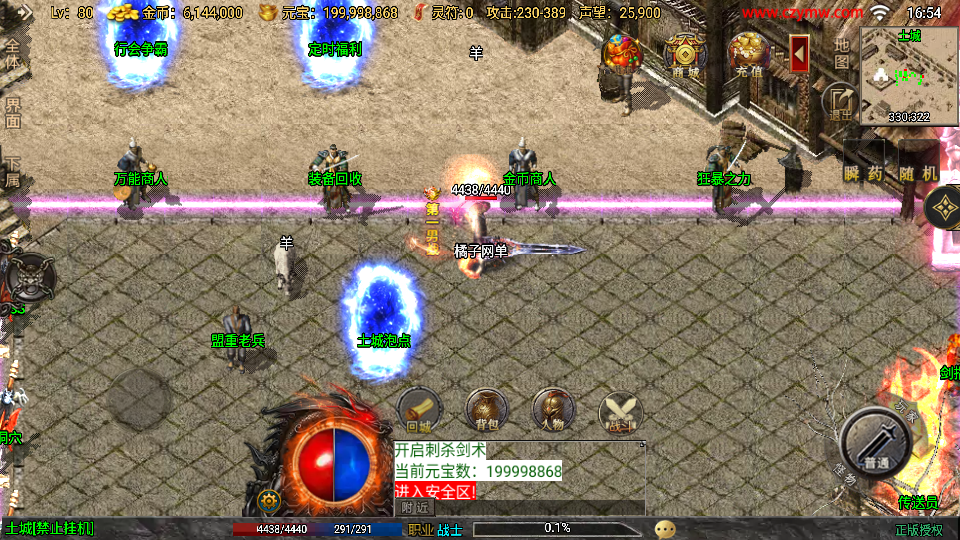Screen dimensions: 960x540
Task: Tap the virtual joystick pad
Action: pyautogui.click(x=140, y=398)
